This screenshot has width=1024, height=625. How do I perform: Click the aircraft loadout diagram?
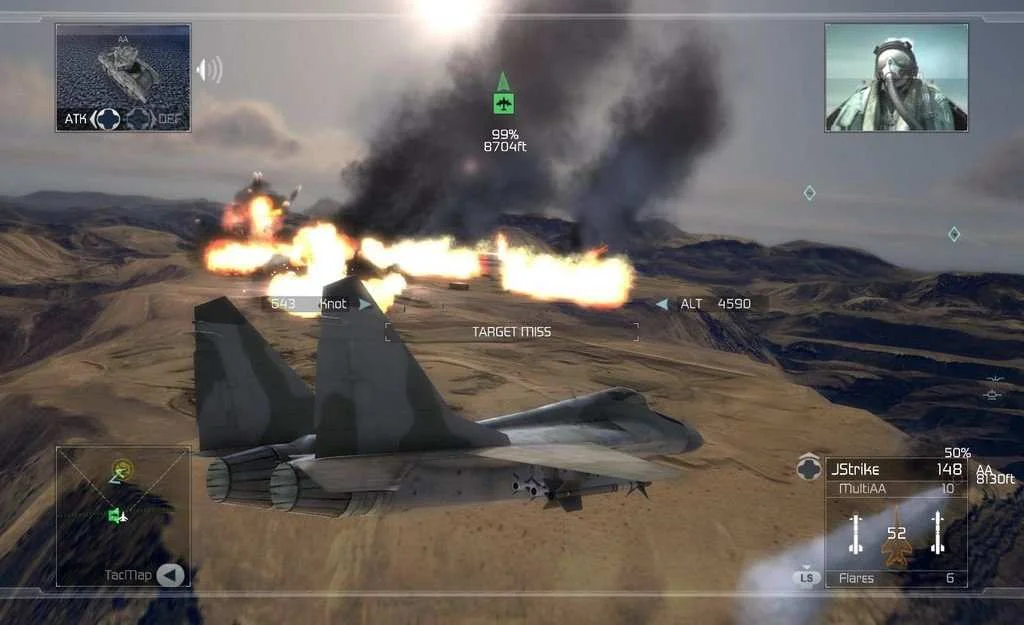click(x=896, y=535)
